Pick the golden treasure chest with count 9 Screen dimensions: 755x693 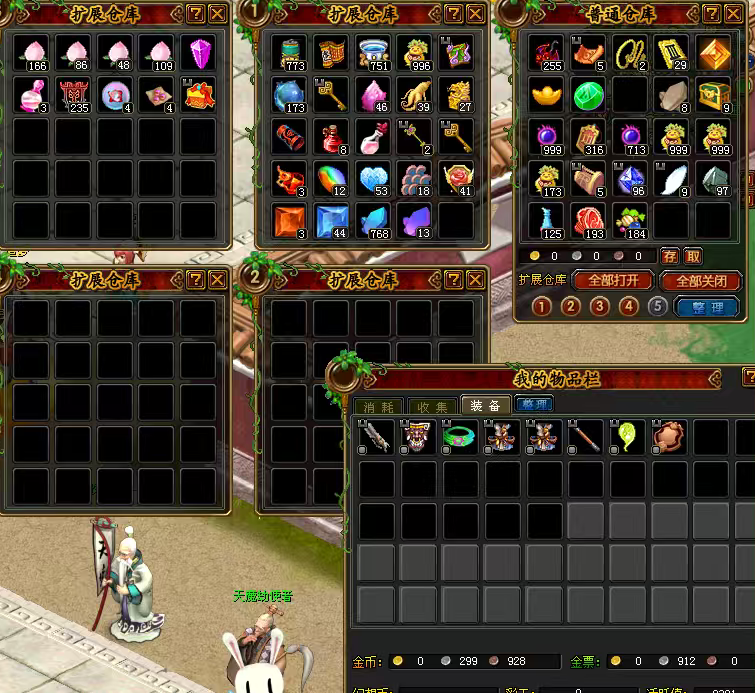tap(713, 96)
